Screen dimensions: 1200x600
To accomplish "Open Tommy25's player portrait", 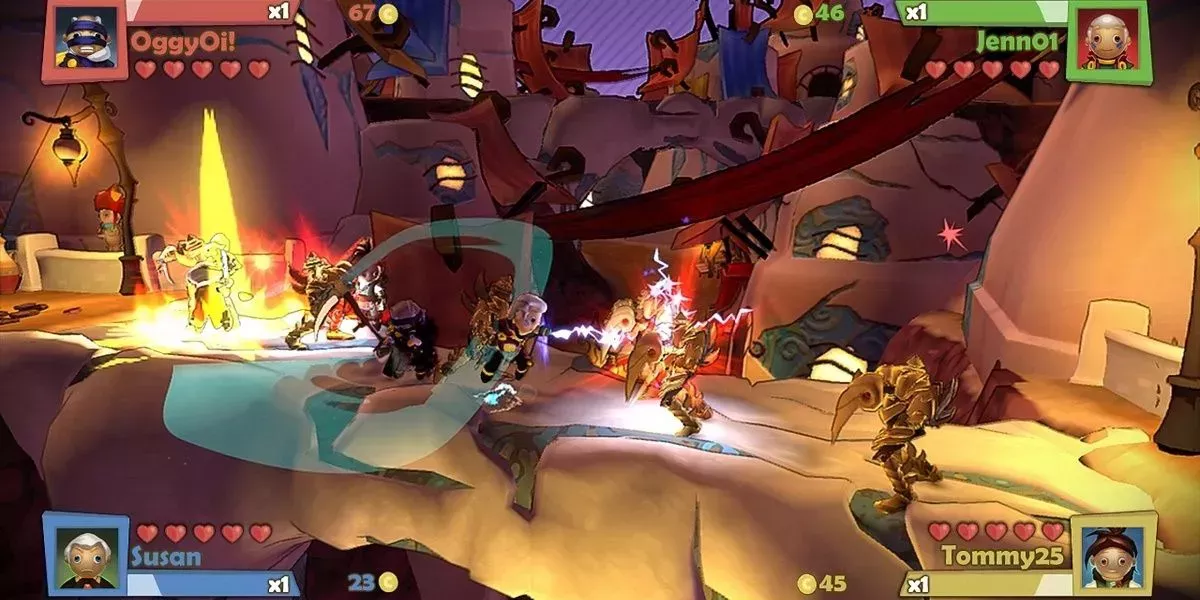I will point(1112,555).
